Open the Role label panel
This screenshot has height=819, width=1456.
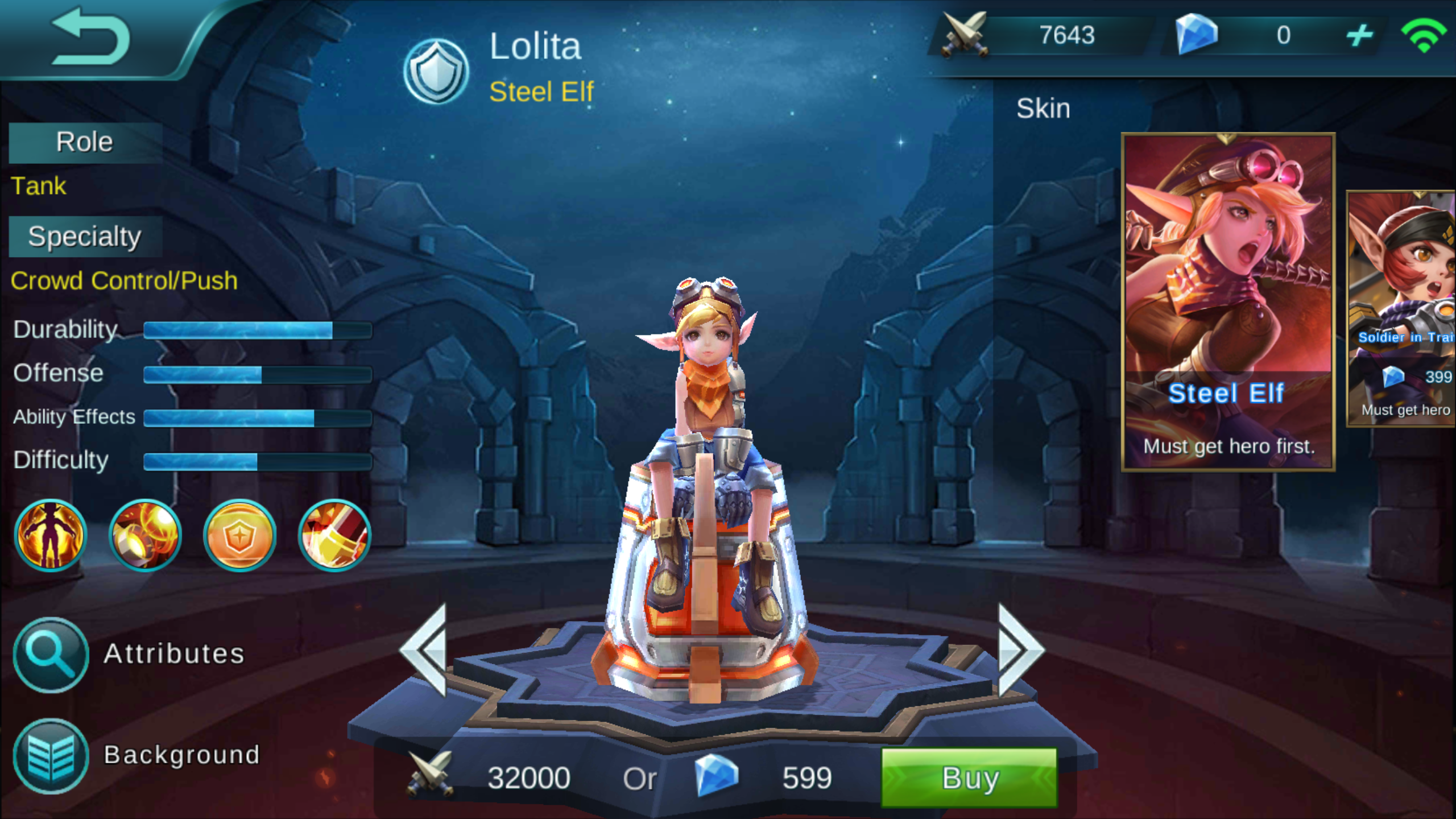[x=84, y=141]
